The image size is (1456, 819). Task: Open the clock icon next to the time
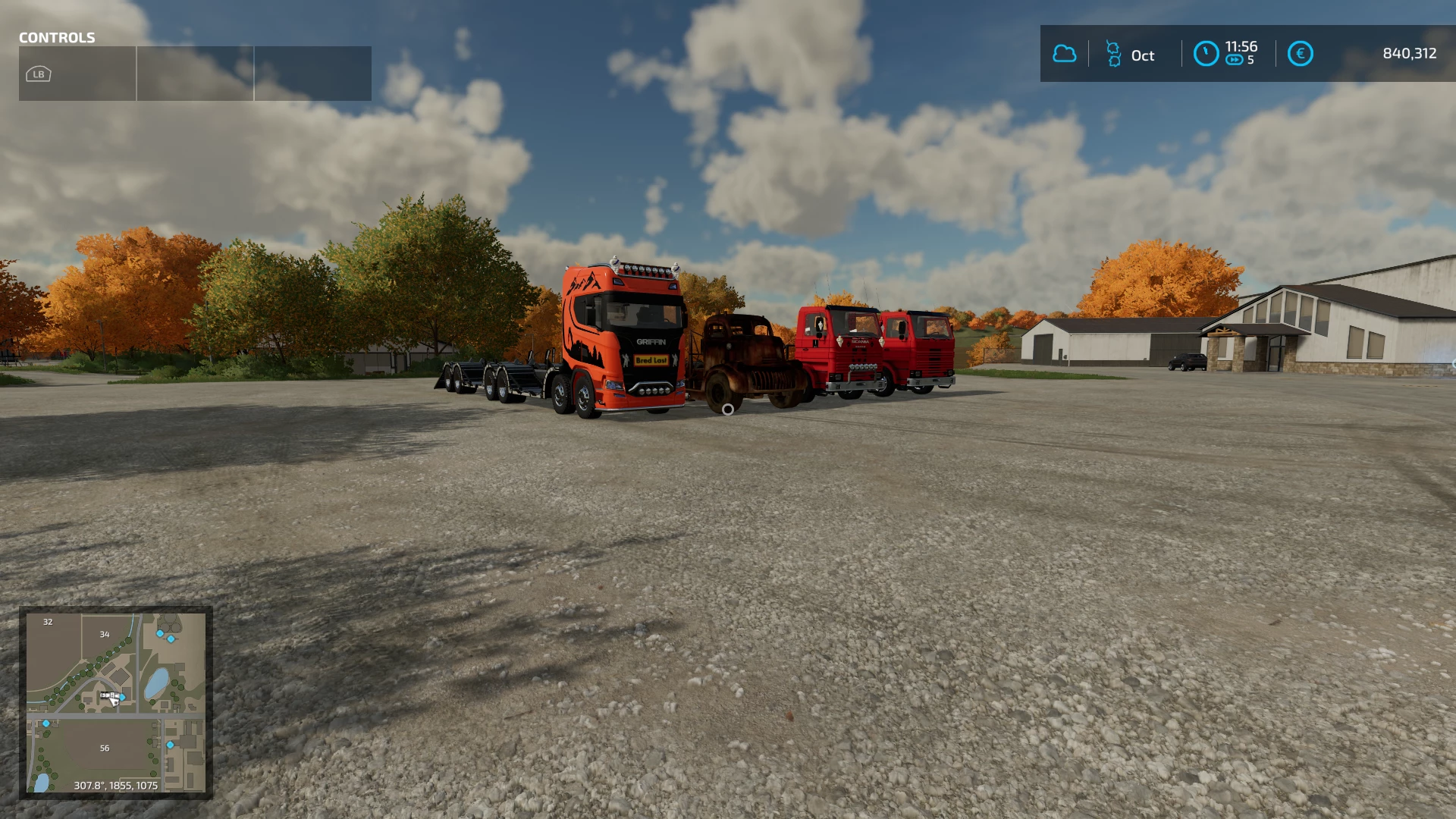tap(1207, 53)
